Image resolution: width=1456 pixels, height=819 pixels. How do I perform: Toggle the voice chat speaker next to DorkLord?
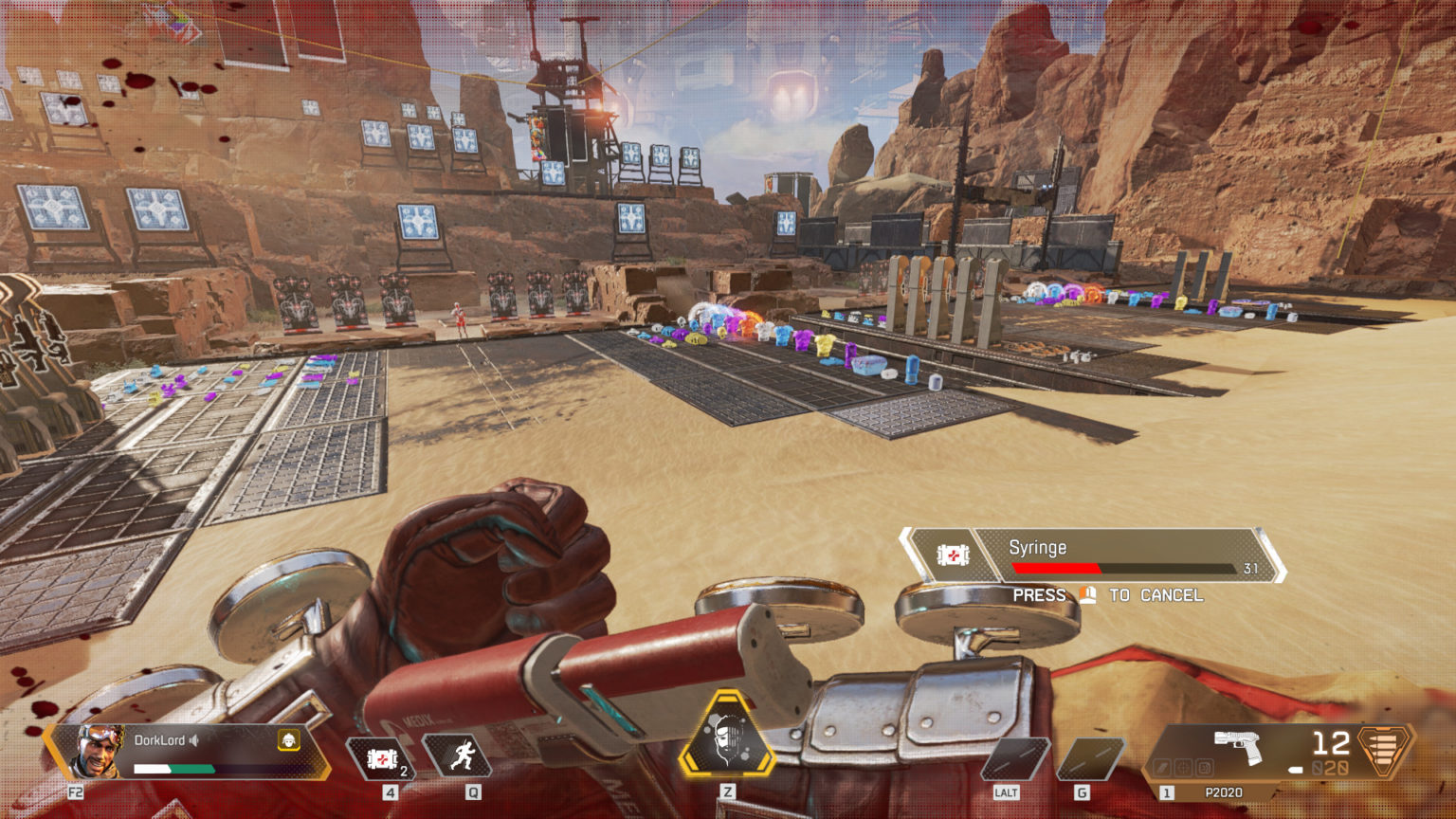(192, 739)
